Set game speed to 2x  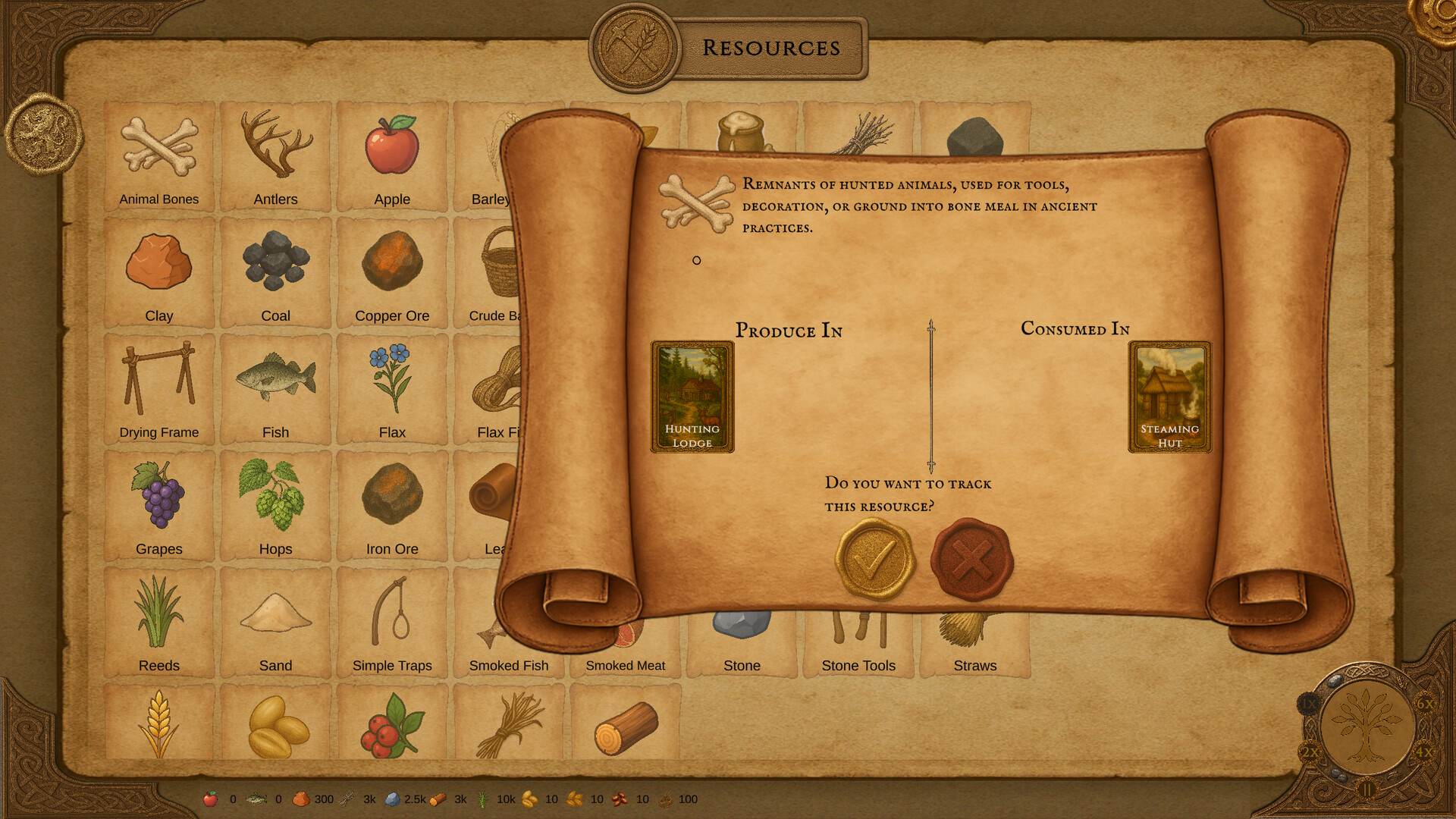click(x=1310, y=752)
